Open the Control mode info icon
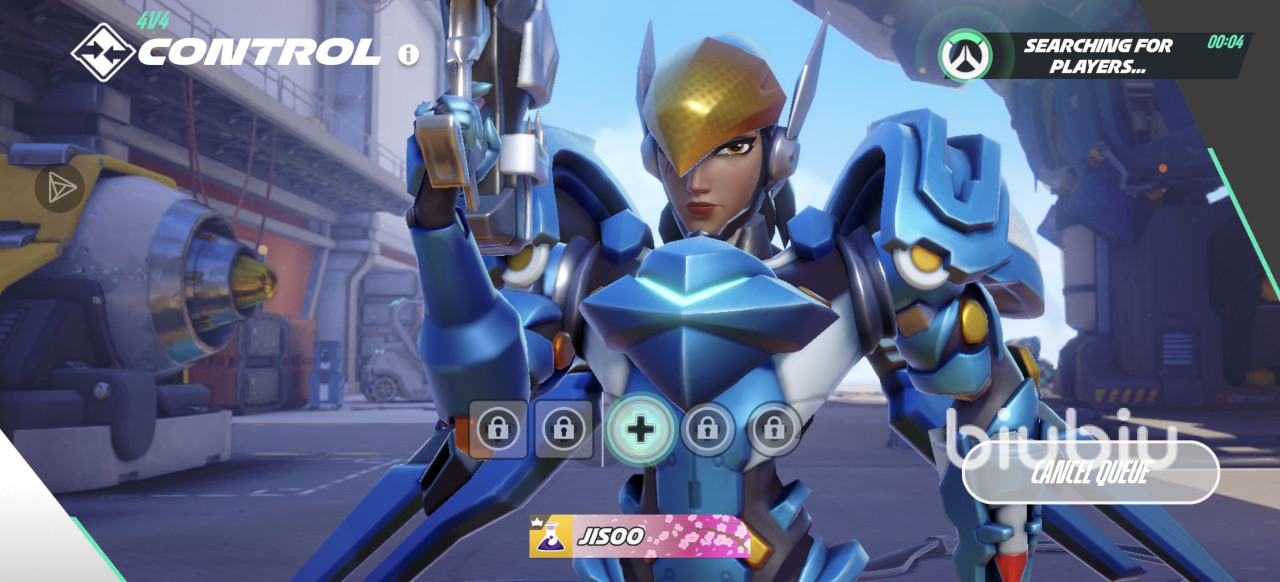 [408, 54]
